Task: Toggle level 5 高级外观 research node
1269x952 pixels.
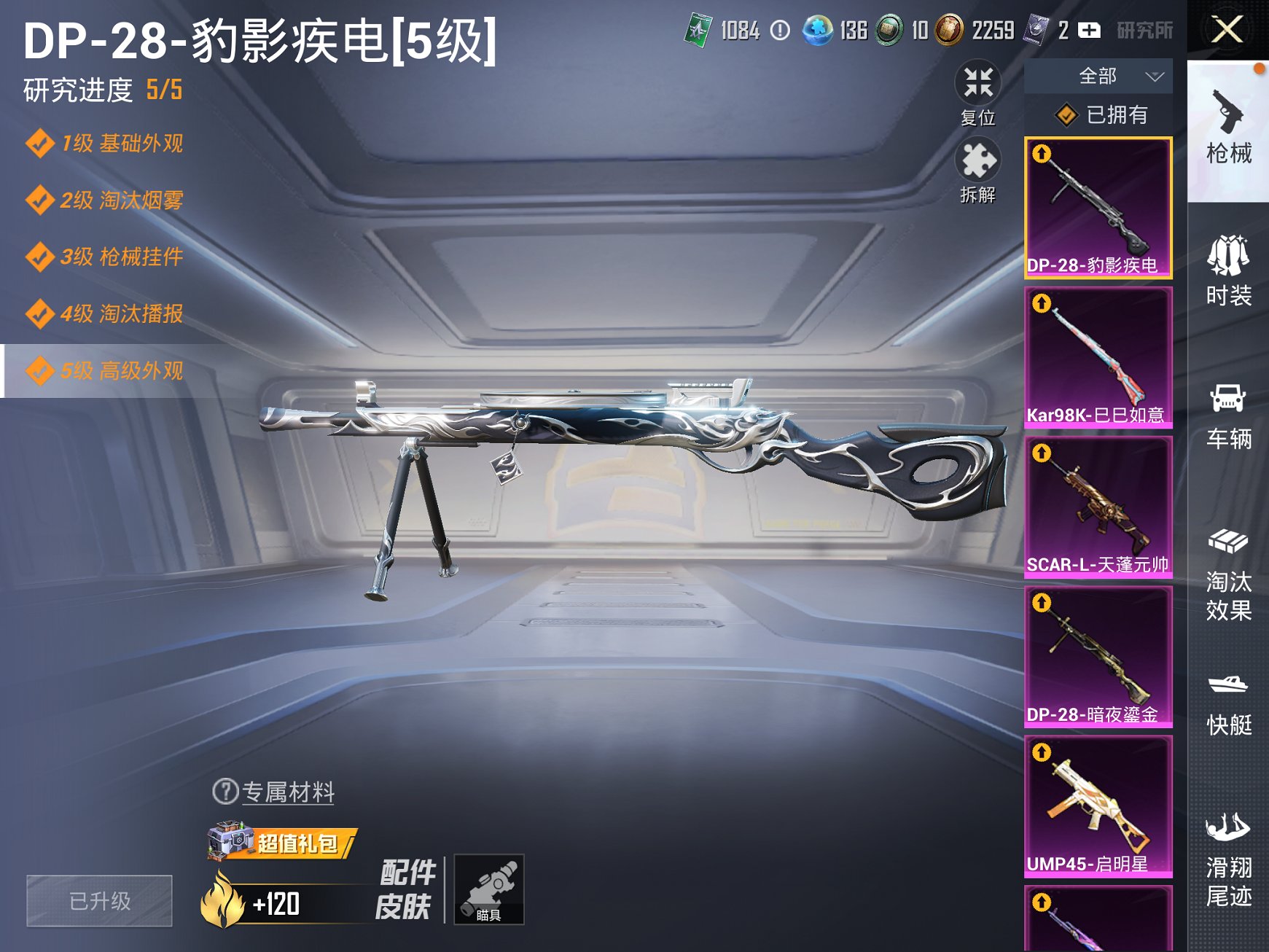Action: [102, 372]
